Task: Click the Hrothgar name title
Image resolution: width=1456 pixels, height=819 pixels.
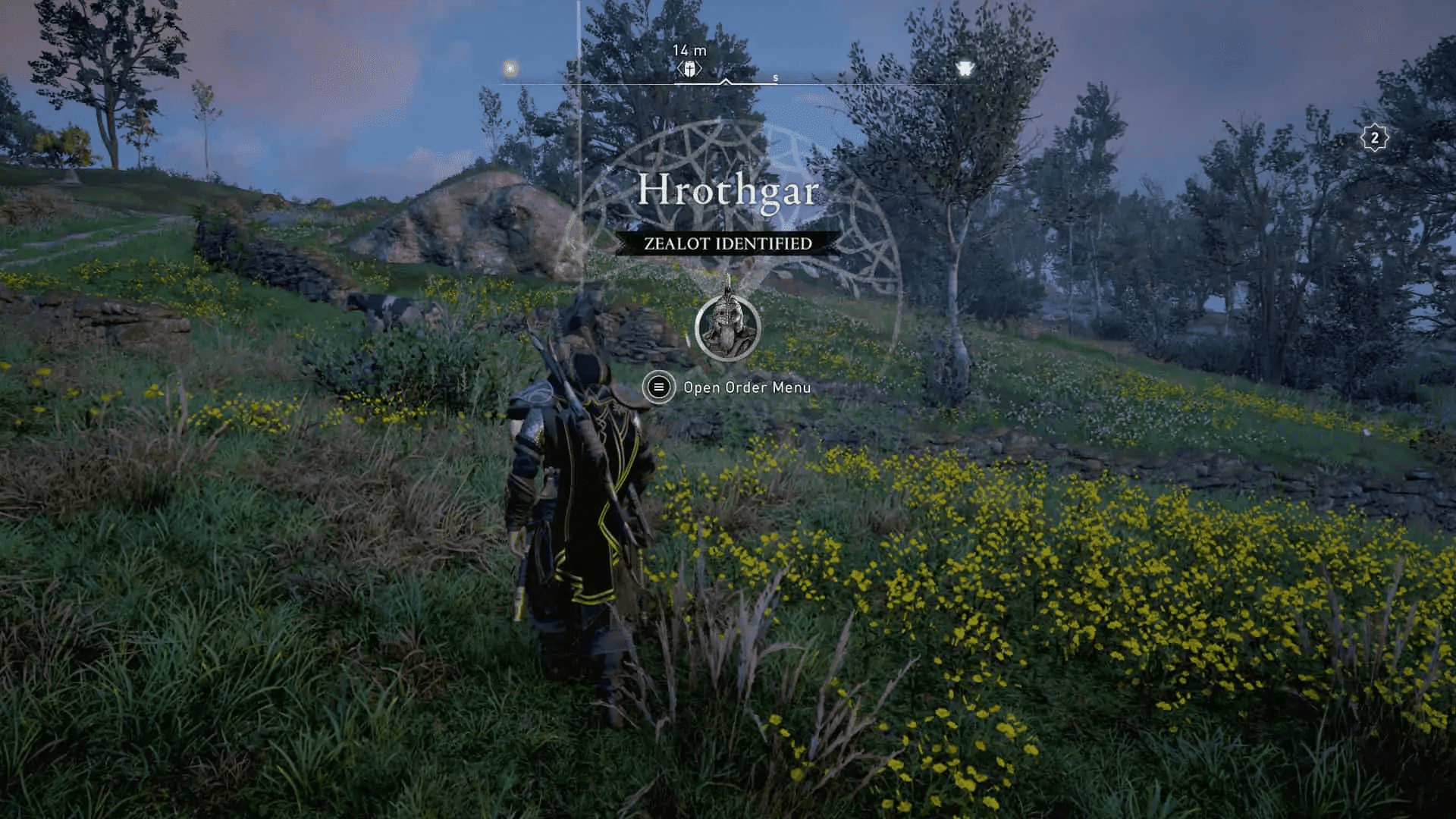Action: tap(728, 191)
